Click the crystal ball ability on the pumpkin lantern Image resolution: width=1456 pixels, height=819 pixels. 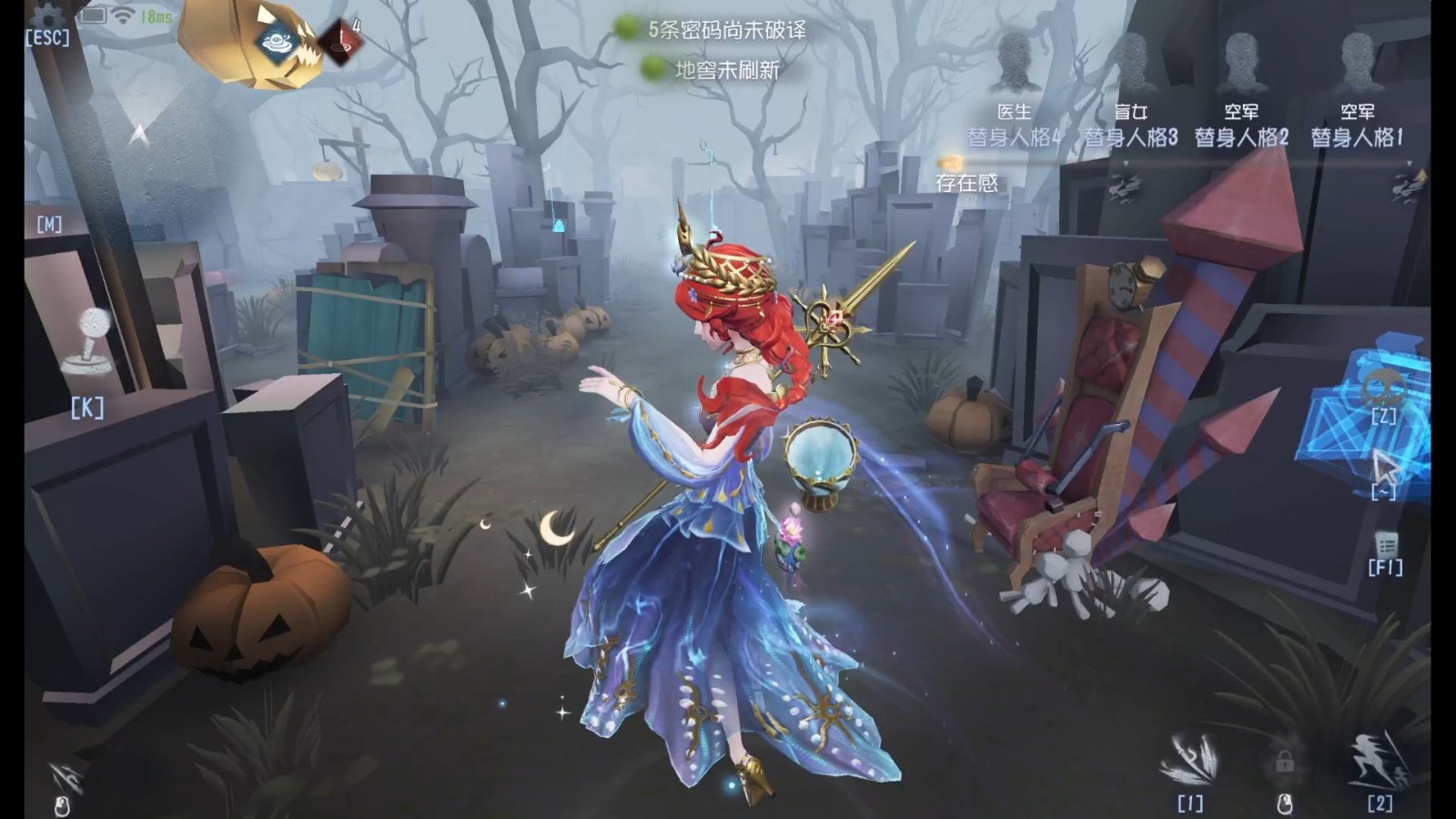(276, 43)
